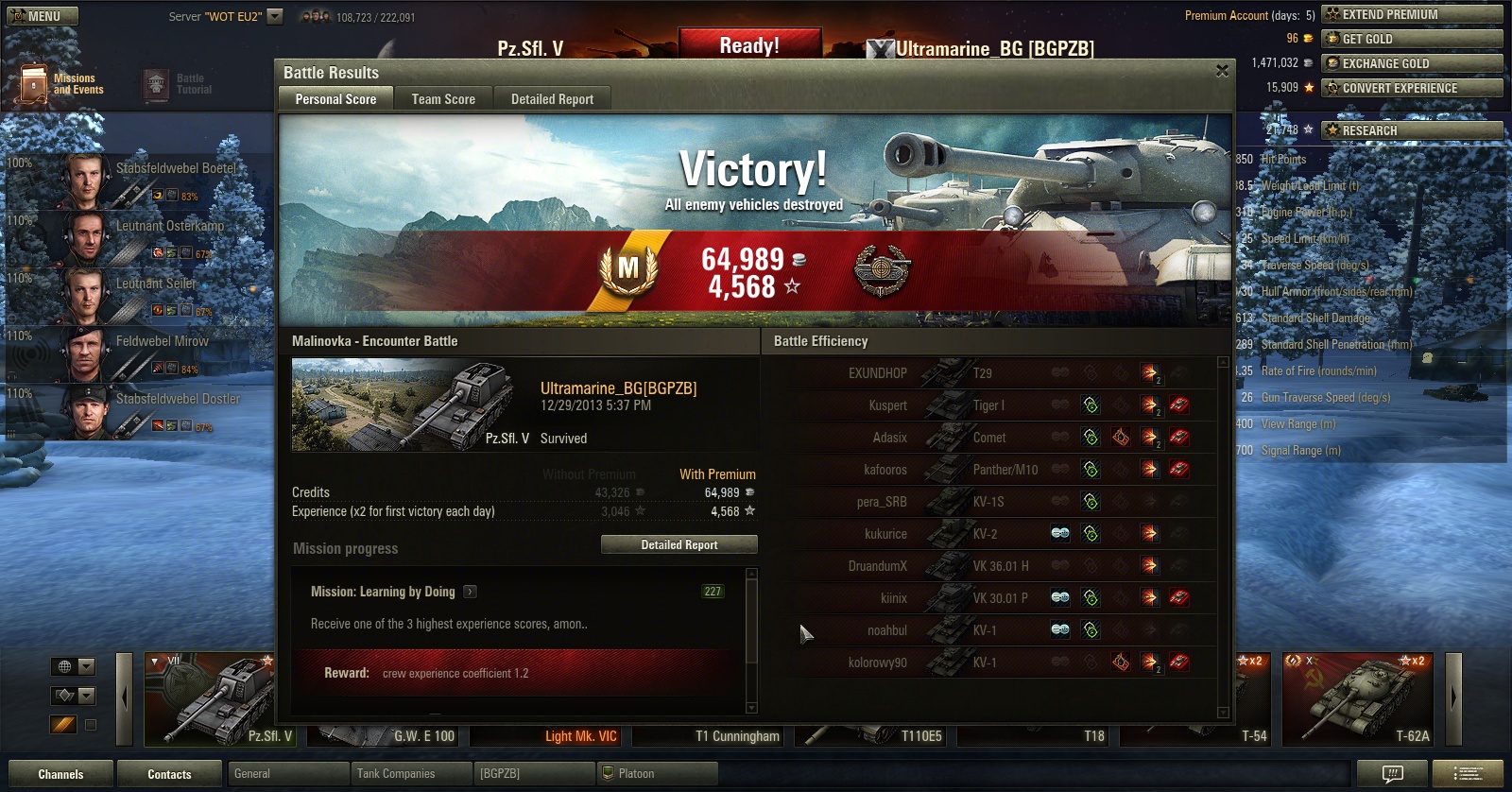The width and height of the screenshot is (1512, 792).
Task: Click the Extend Premium button
Action: 1412,14
